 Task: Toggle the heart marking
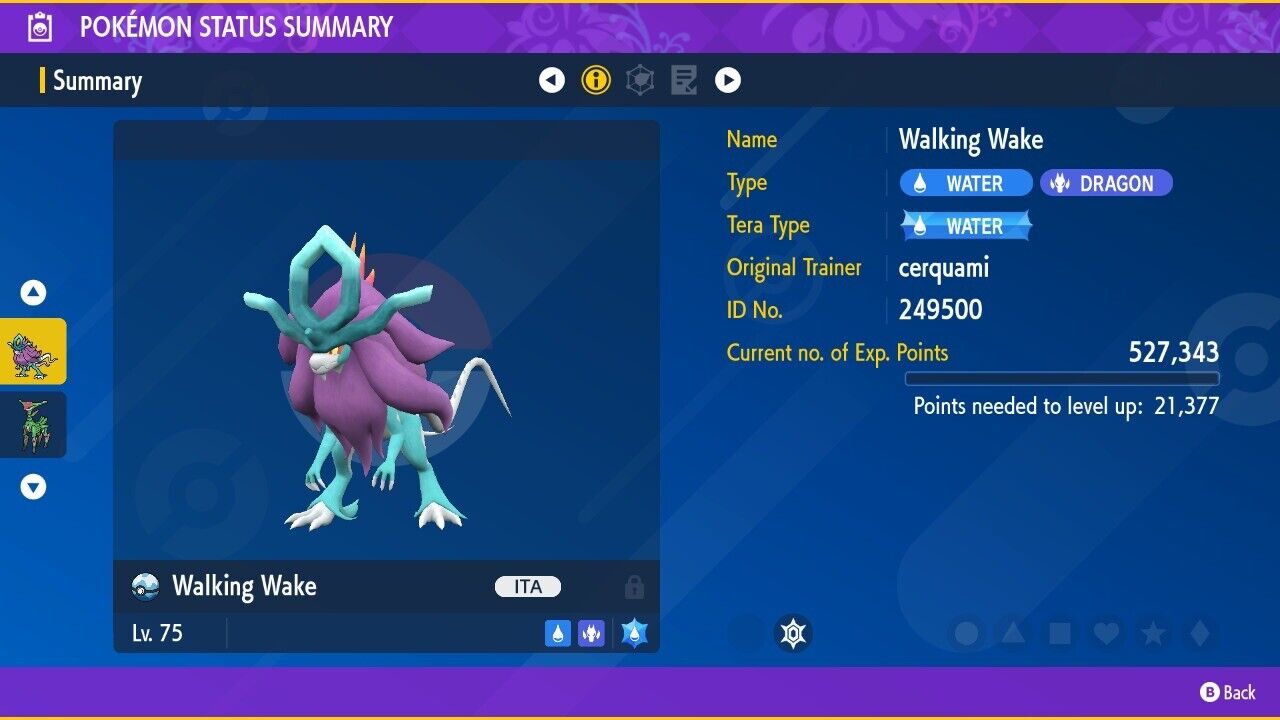pos(1105,633)
